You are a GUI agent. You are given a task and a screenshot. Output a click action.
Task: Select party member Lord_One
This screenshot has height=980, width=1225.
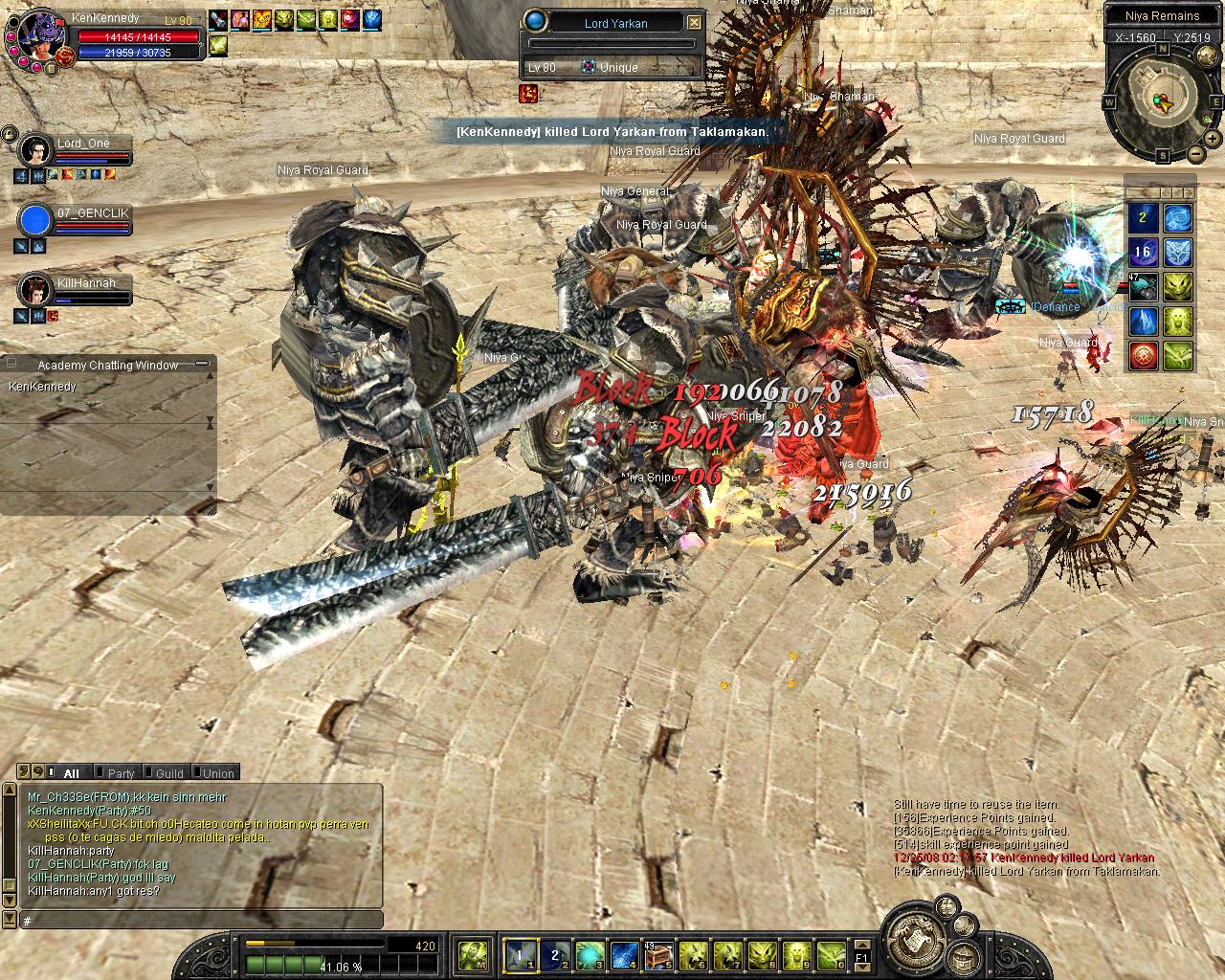pyautogui.click(x=35, y=150)
